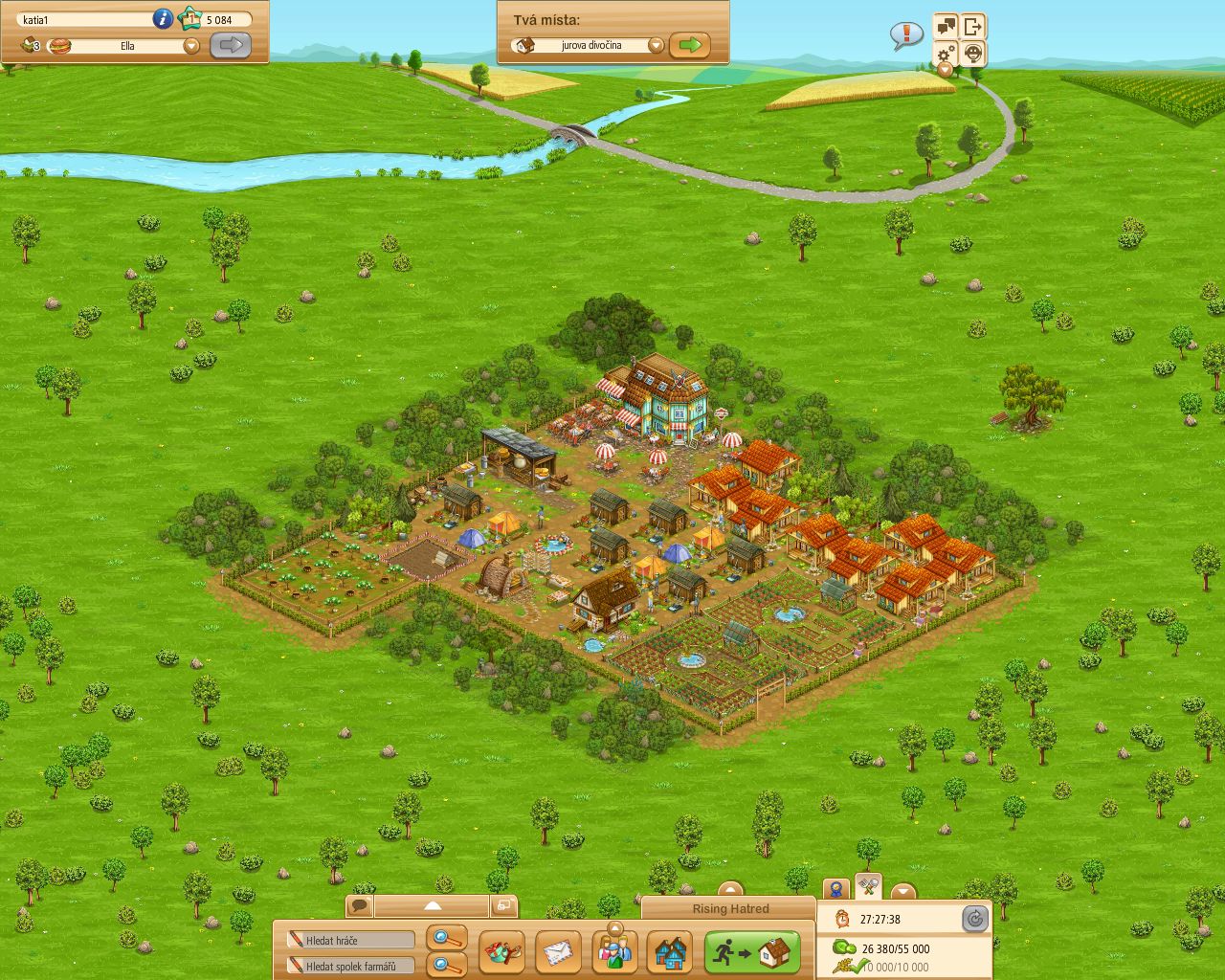Contact support via the headset icon
This screenshot has height=980, width=1225.
click(972, 55)
